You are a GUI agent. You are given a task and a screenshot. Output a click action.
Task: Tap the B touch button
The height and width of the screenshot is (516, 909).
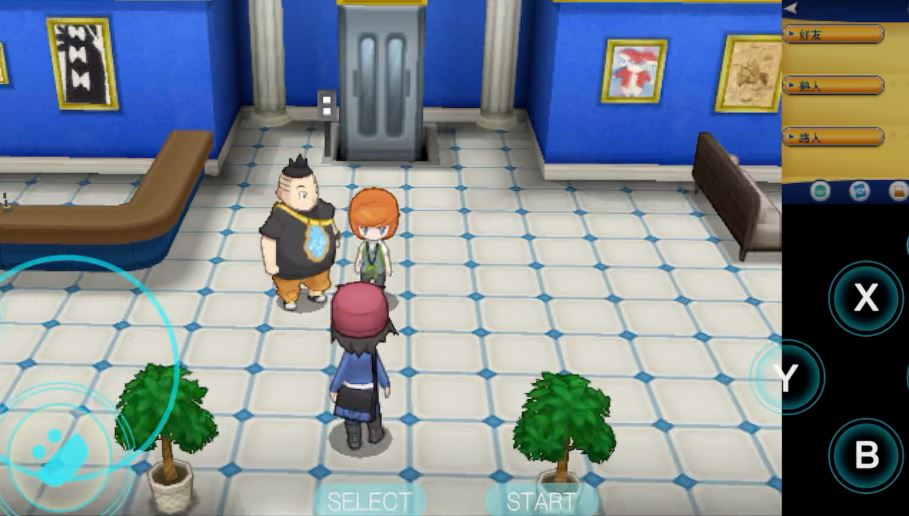[x=866, y=456]
